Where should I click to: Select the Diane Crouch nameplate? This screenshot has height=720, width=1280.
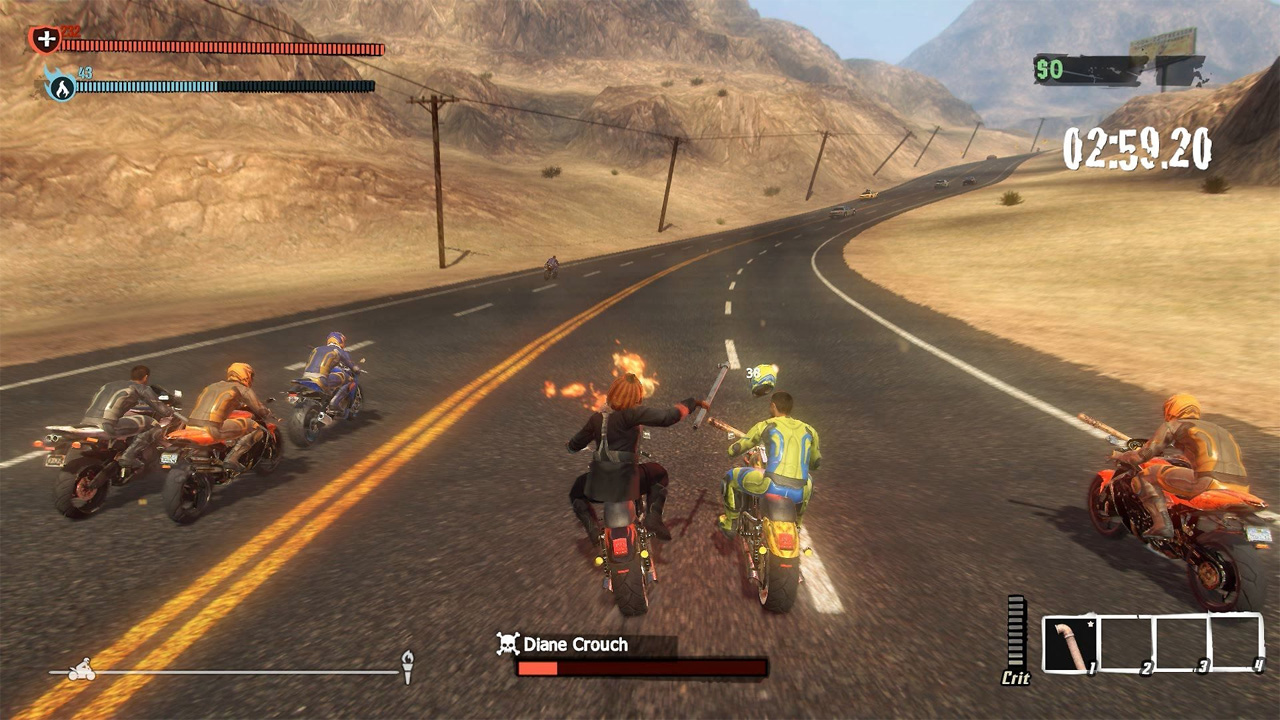[575, 645]
